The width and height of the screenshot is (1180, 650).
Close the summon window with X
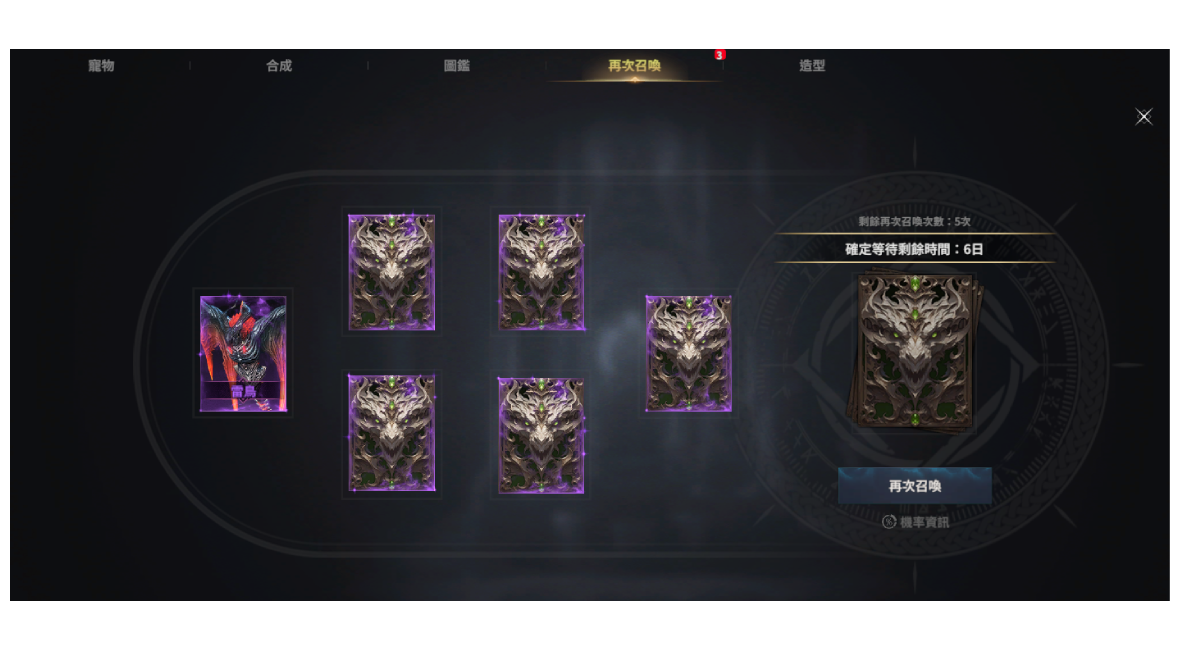coord(1144,117)
